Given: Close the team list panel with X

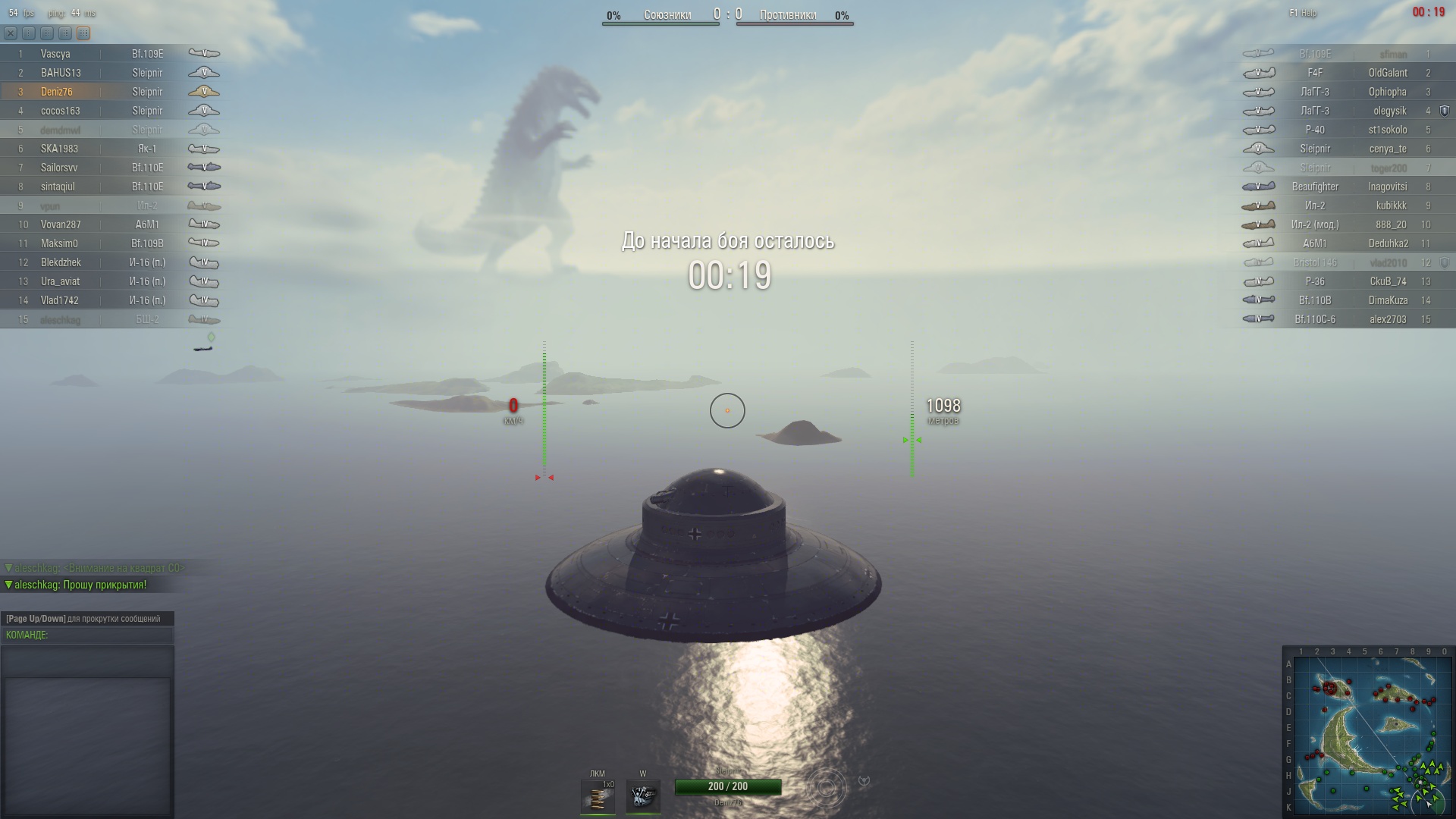Looking at the screenshot, I should tap(10, 33).
